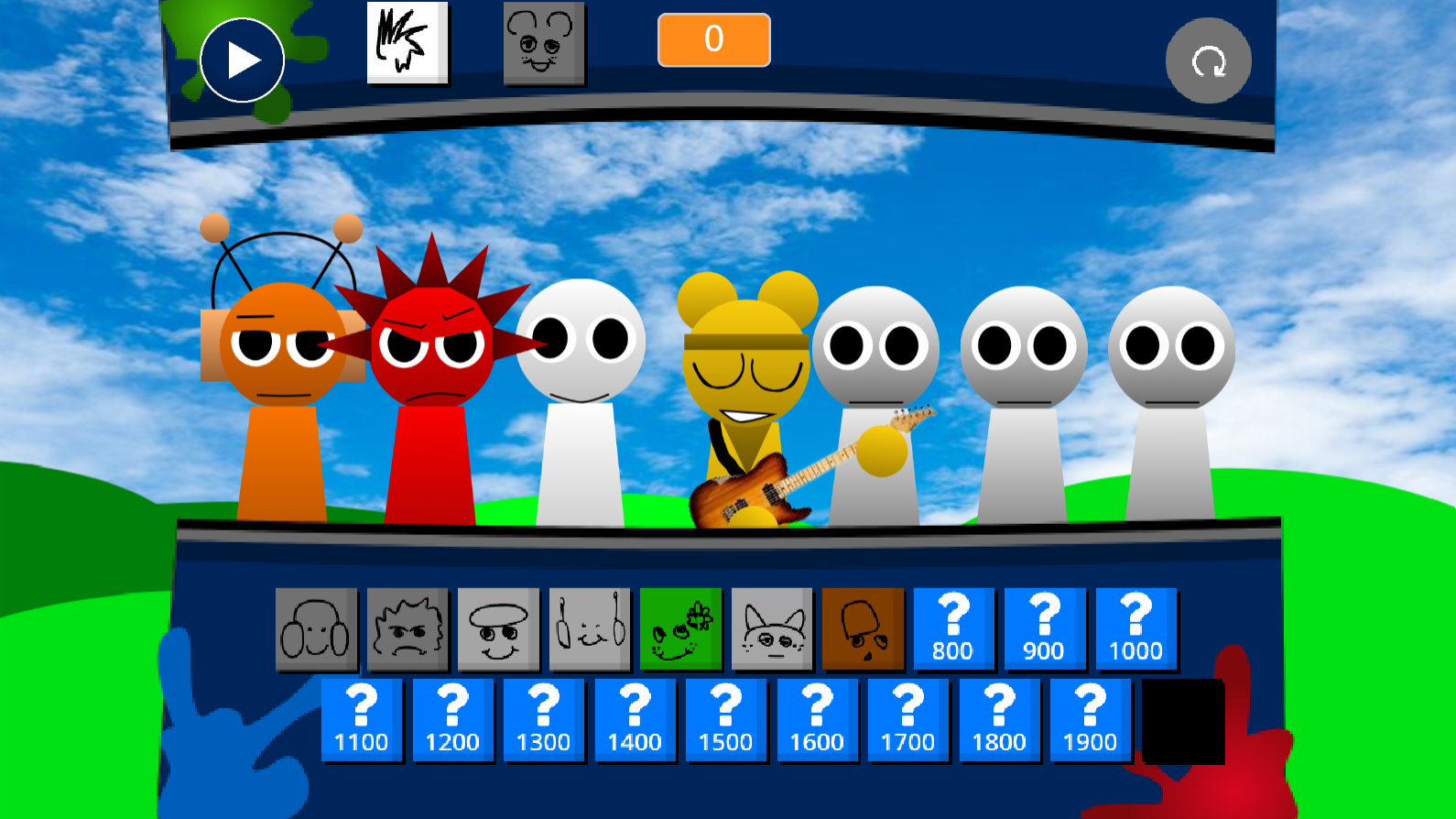
Task: Select the halo character sound icon
Action: coord(498,628)
